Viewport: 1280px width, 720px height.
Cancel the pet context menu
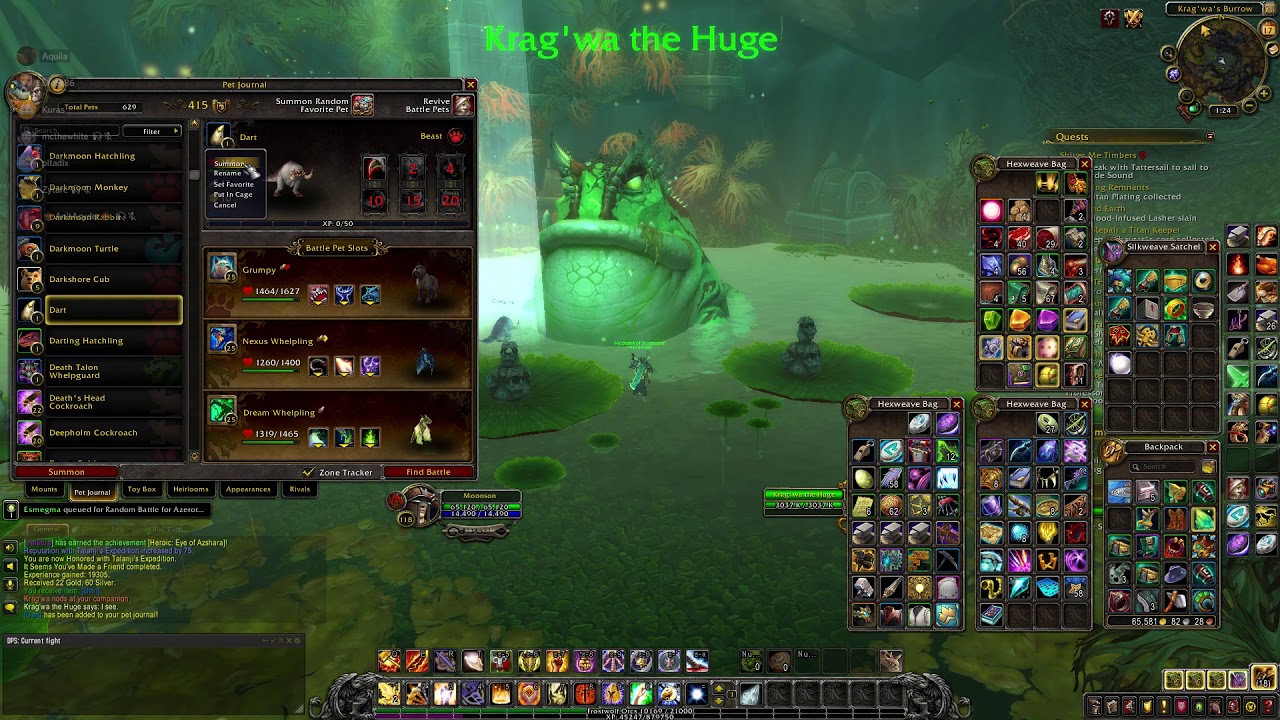pyautogui.click(x=225, y=205)
